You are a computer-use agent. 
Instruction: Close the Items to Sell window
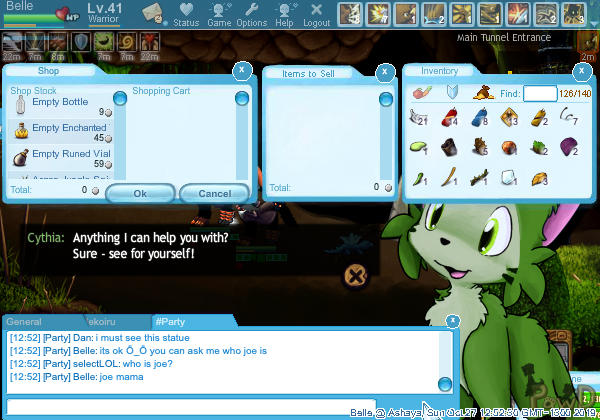click(385, 73)
